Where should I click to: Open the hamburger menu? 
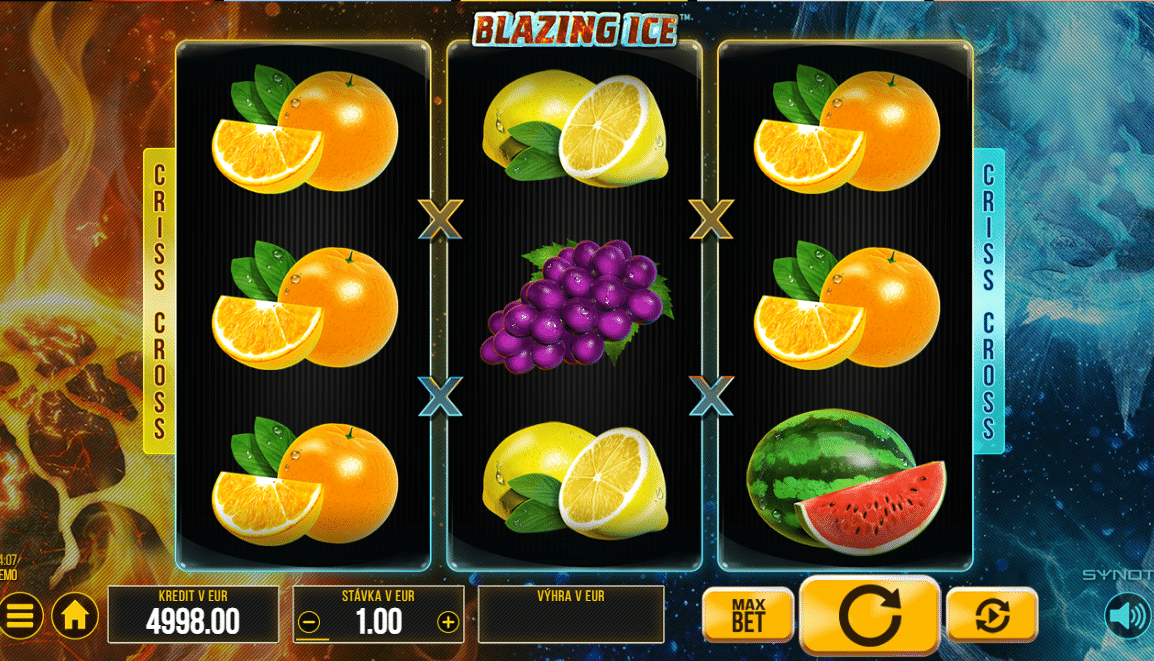tap(21, 616)
